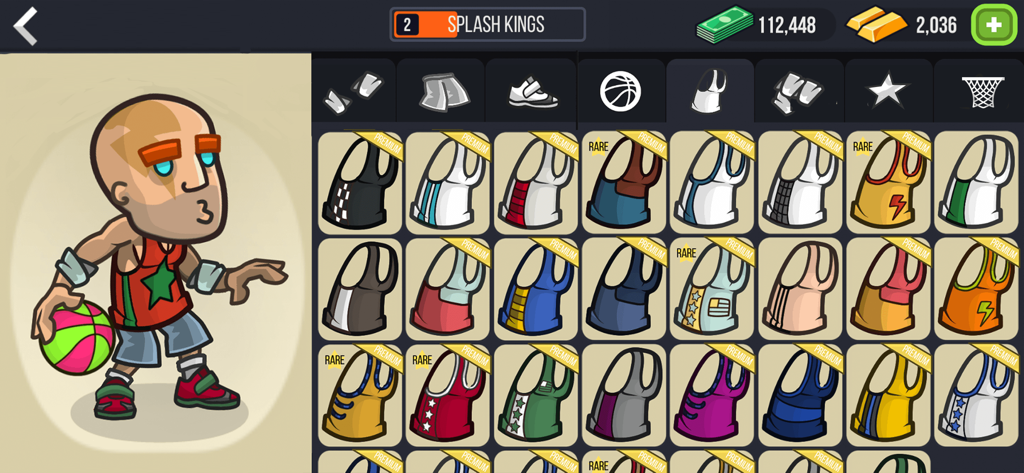Viewport: 1024px width, 473px height.
Task: Open the shorts category tab
Action: point(441,93)
